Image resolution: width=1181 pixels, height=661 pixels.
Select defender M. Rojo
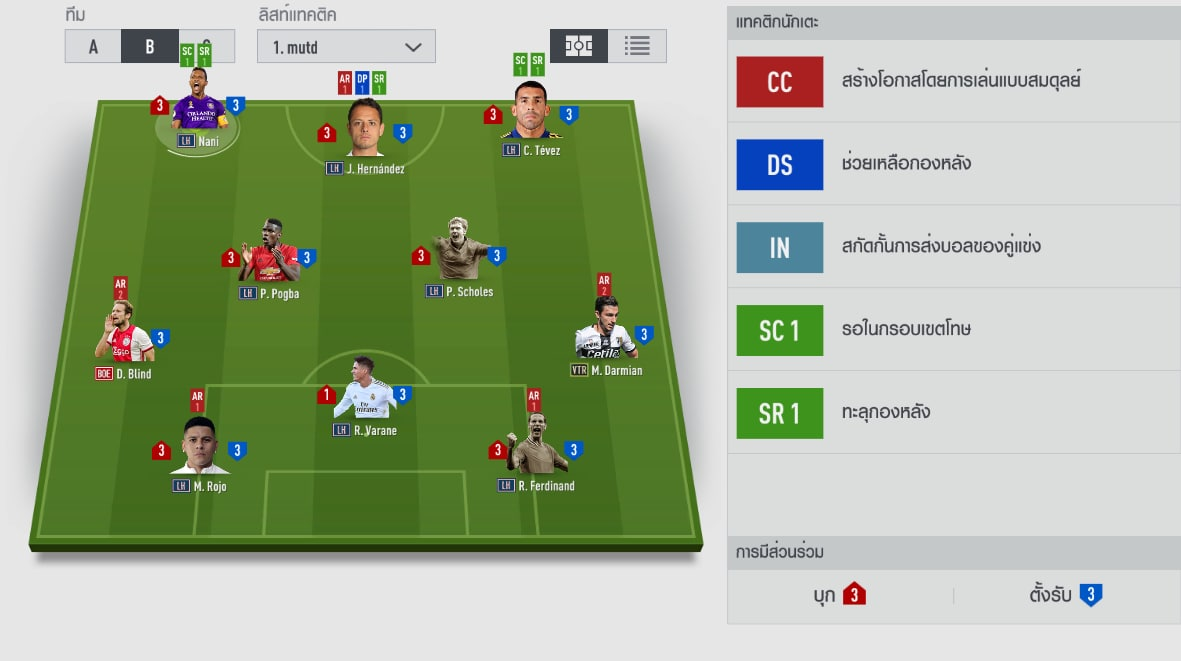[x=199, y=448]
